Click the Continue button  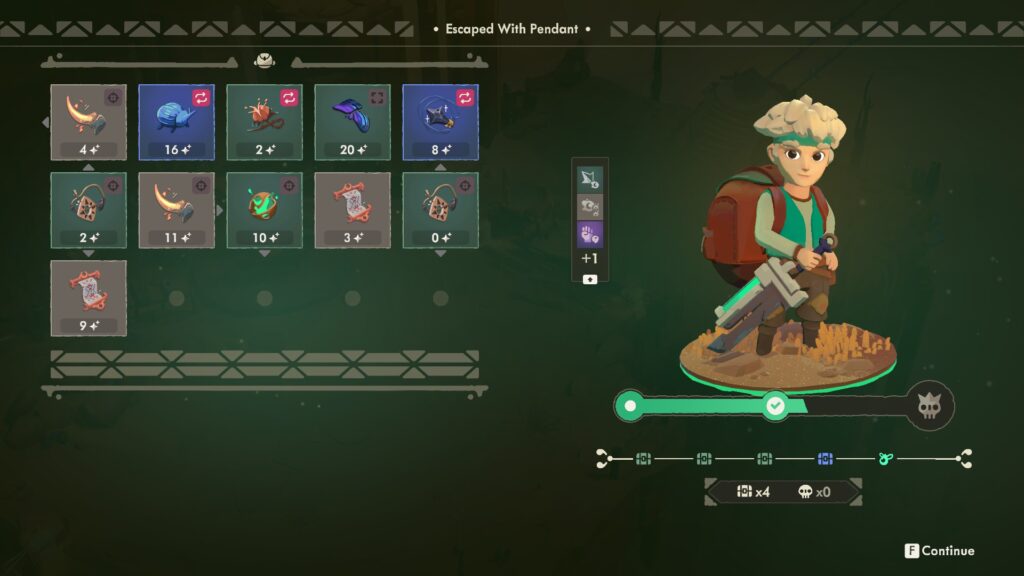[939, 551]
